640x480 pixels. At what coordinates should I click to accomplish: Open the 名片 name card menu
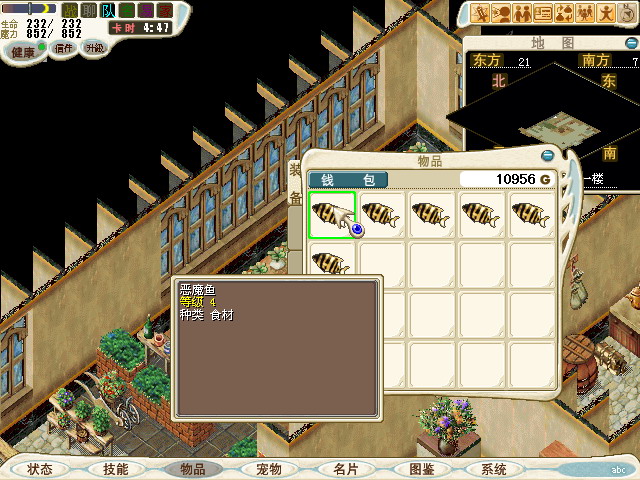point(345,468)
